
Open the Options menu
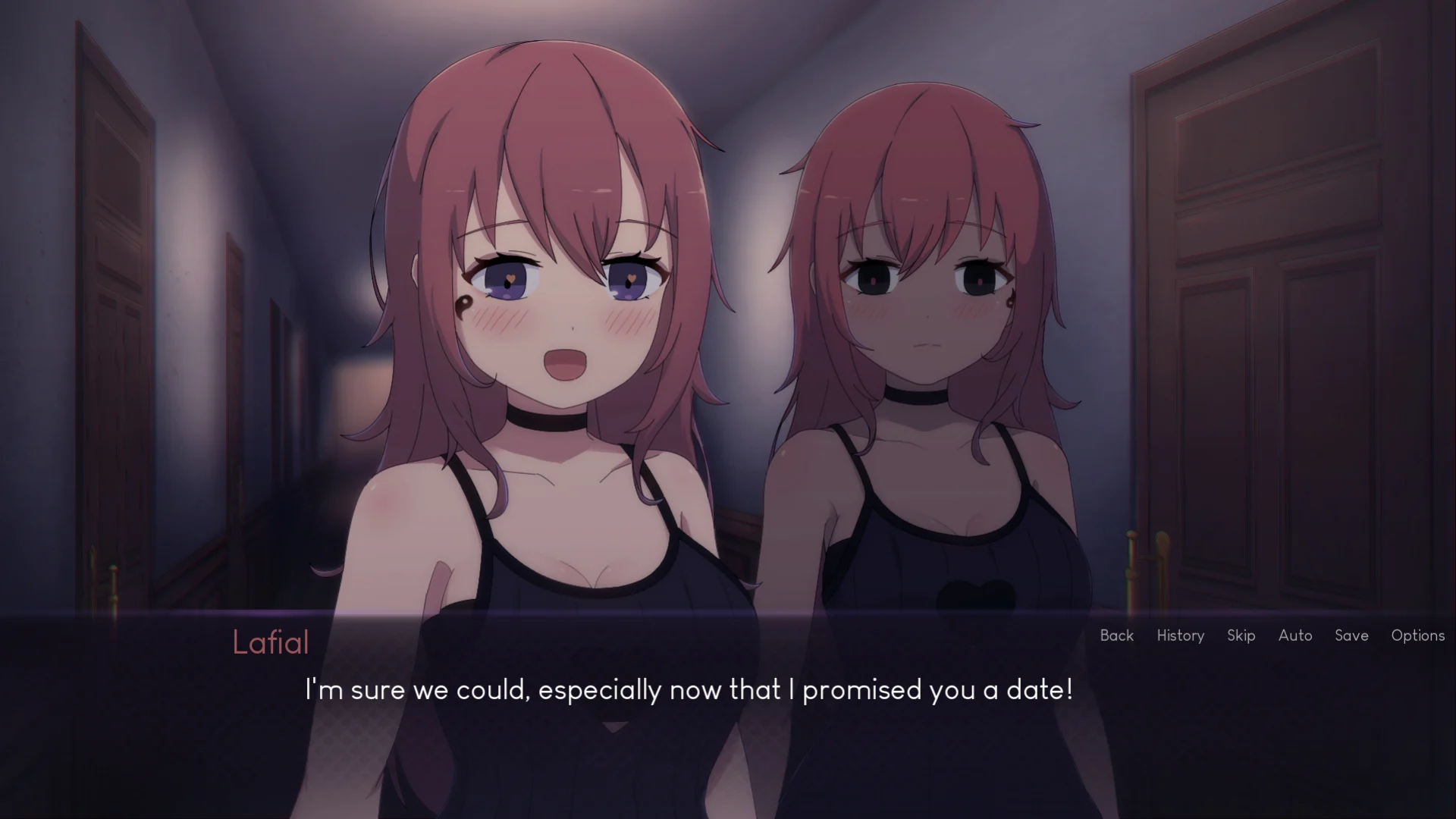click(x=1417, y=635)
